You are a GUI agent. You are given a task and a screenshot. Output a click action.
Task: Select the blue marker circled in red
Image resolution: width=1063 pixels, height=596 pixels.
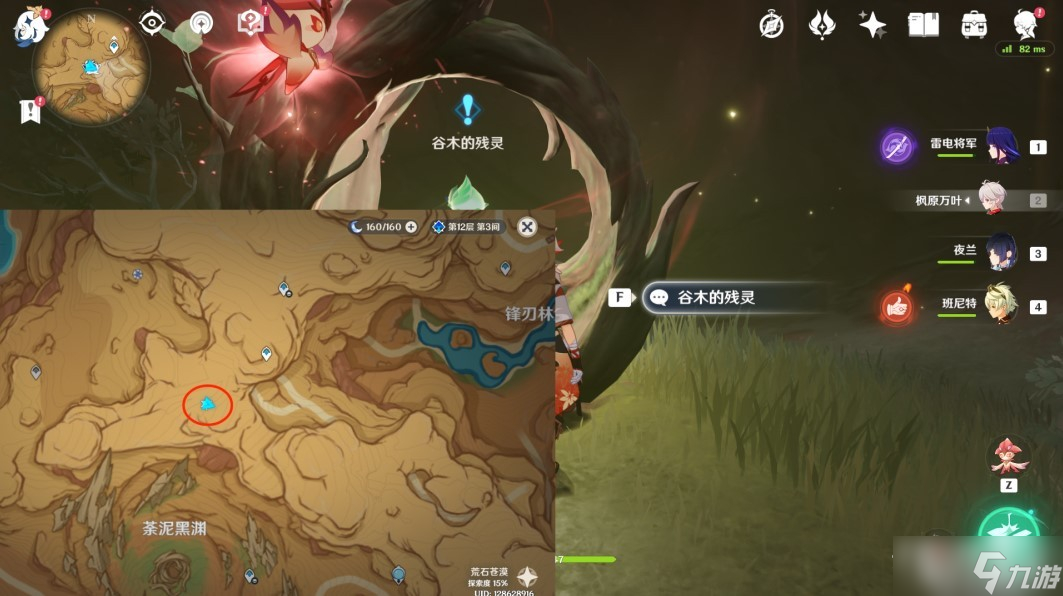(207, 404)
